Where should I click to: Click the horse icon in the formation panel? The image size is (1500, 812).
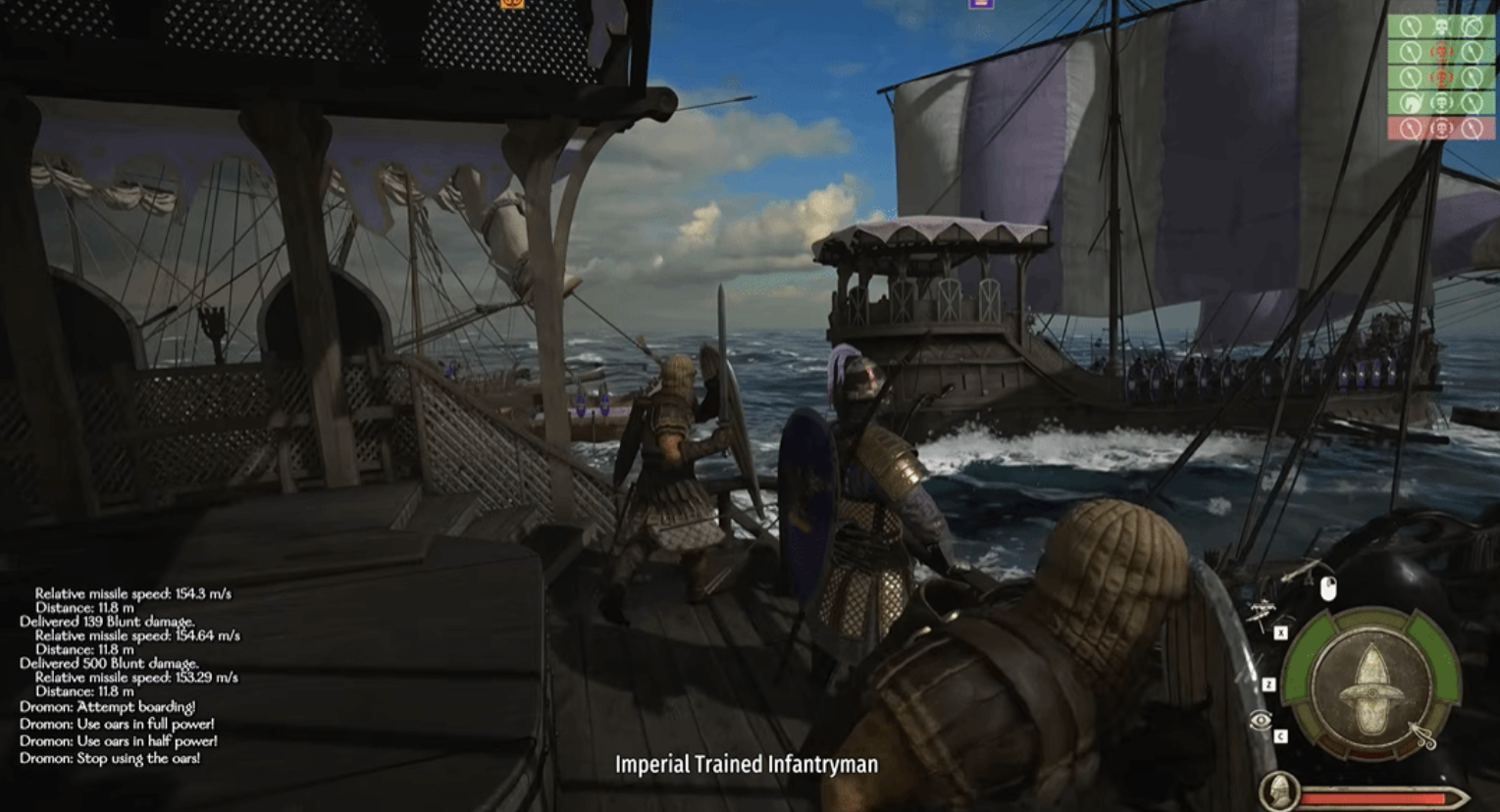tap(1411, 102)
